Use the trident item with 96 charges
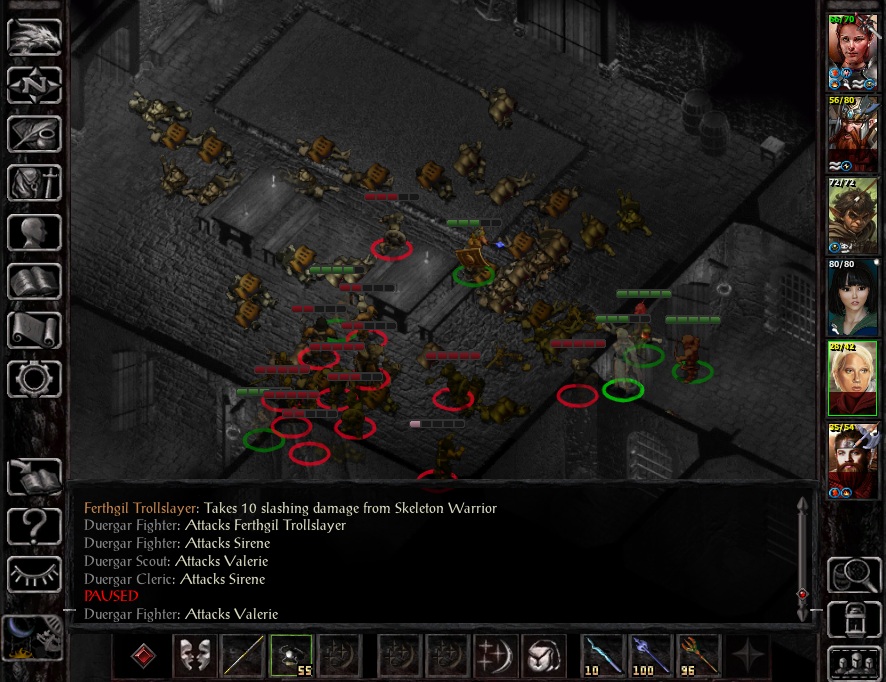Viewport: 886px width, 682px height. 698,655
